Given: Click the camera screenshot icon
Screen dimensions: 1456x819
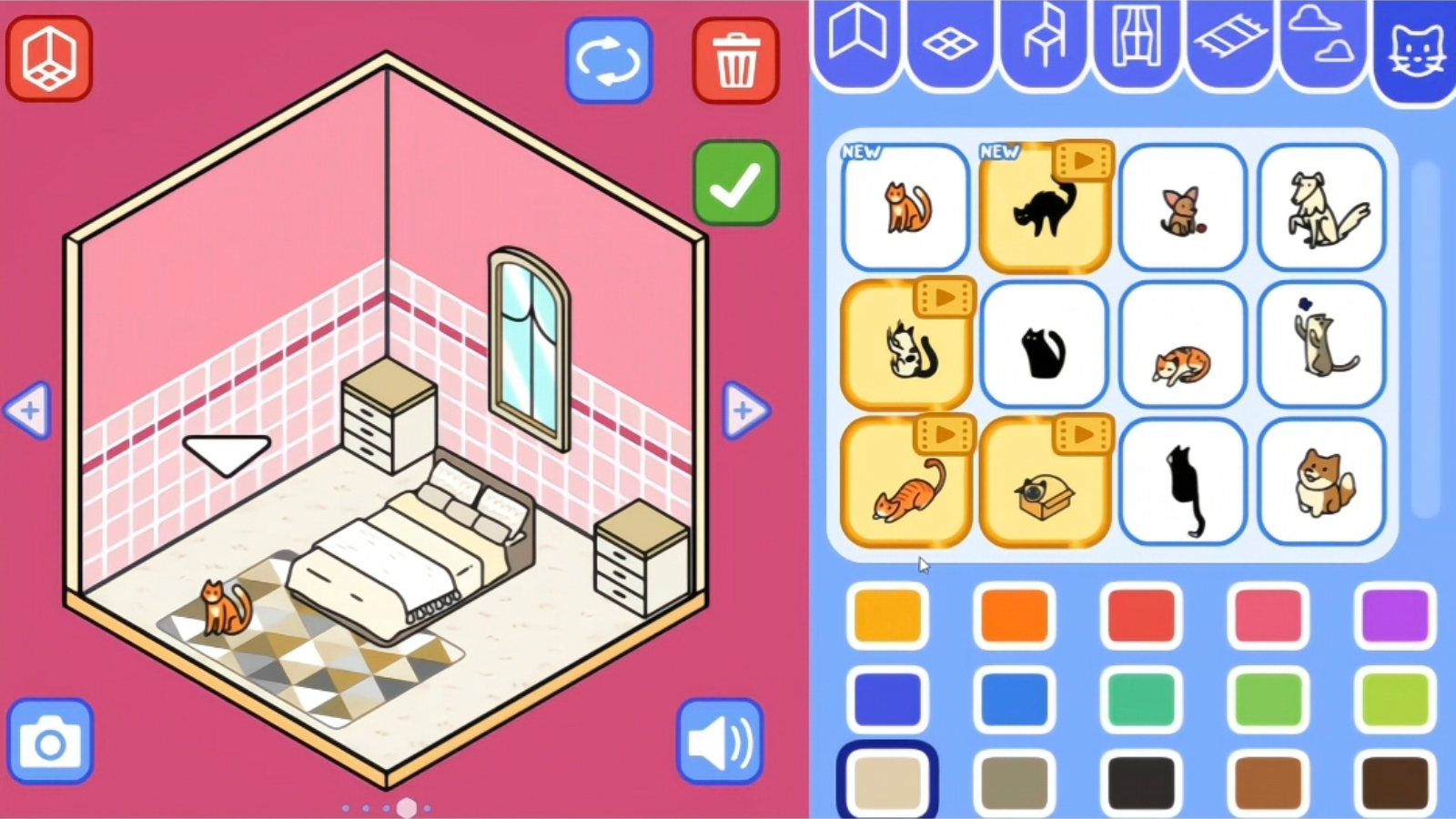Looking at the screenshot, I should click(52, 743).
